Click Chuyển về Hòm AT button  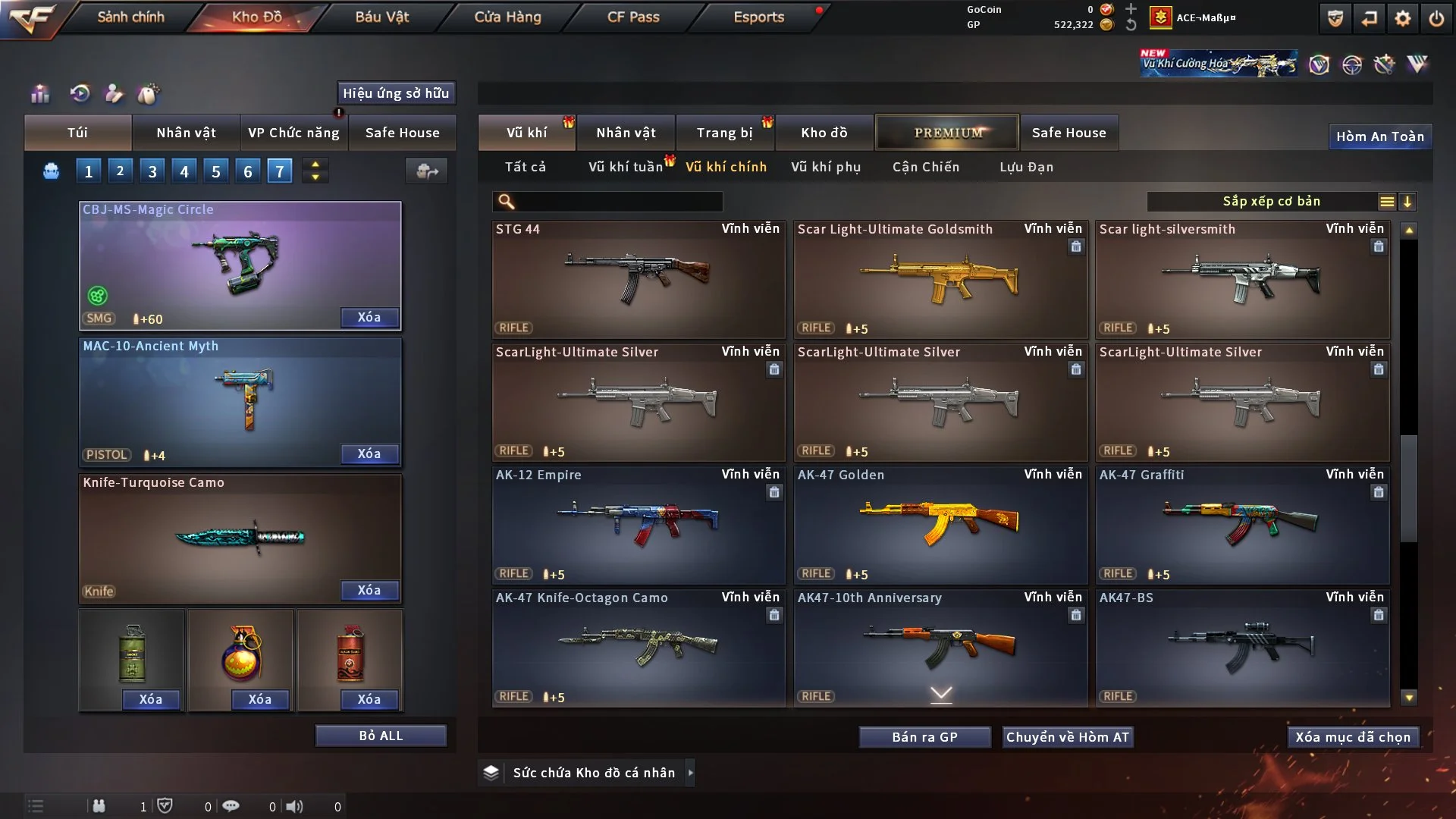(x=1067, y=737)
